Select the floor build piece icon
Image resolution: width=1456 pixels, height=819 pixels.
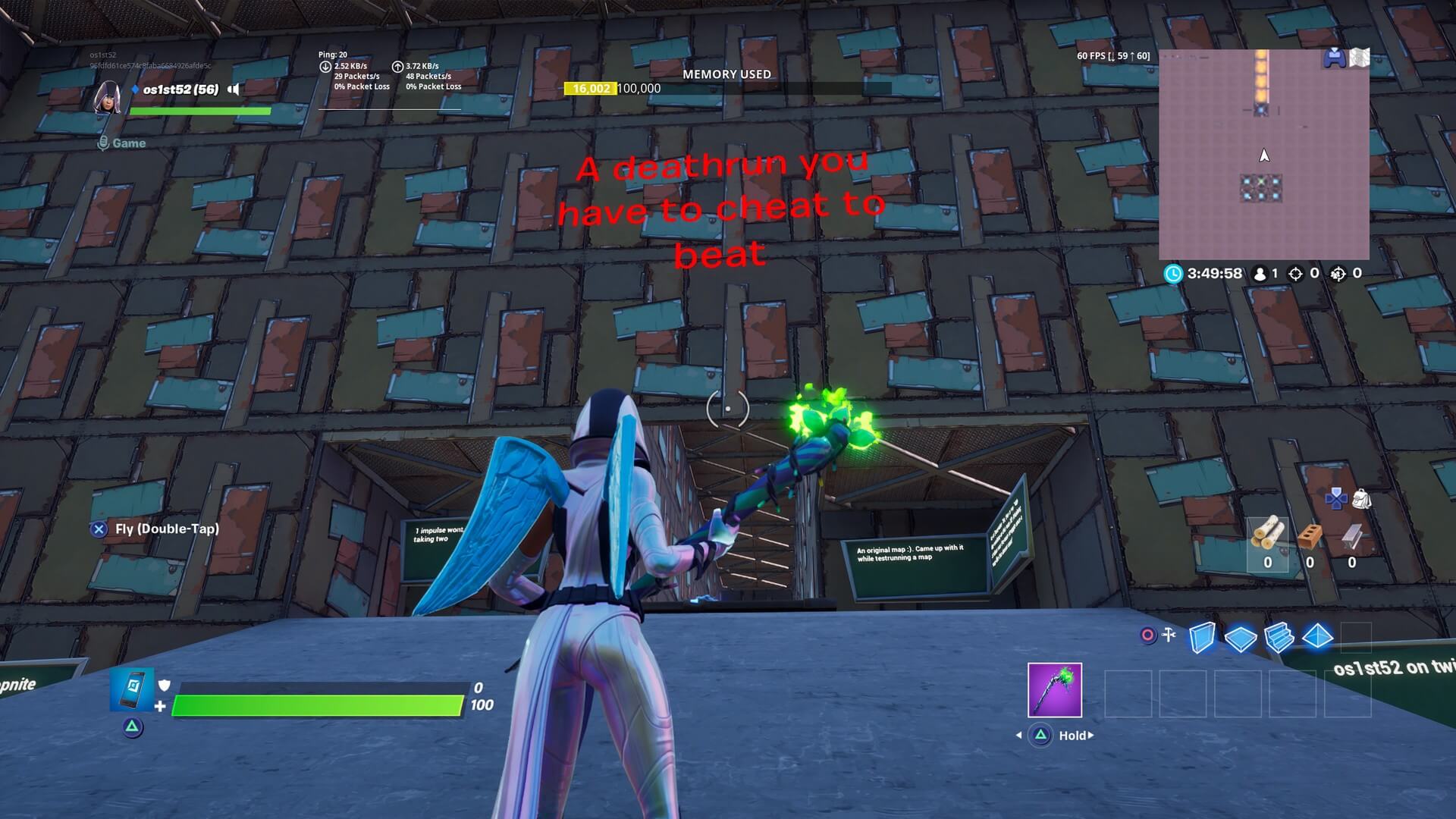1241,638
